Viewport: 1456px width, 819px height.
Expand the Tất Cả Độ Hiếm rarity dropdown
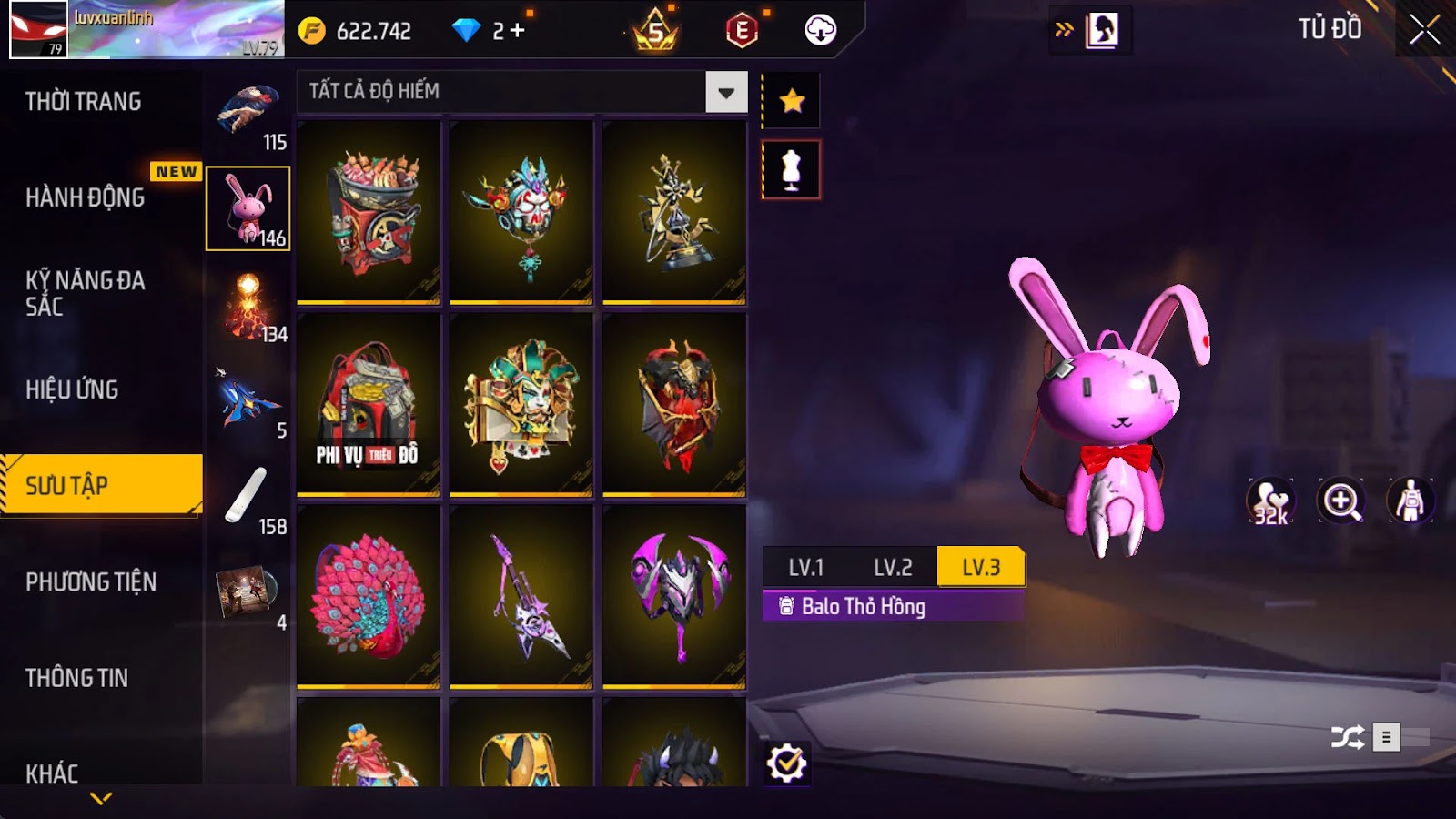pos(726,92)
